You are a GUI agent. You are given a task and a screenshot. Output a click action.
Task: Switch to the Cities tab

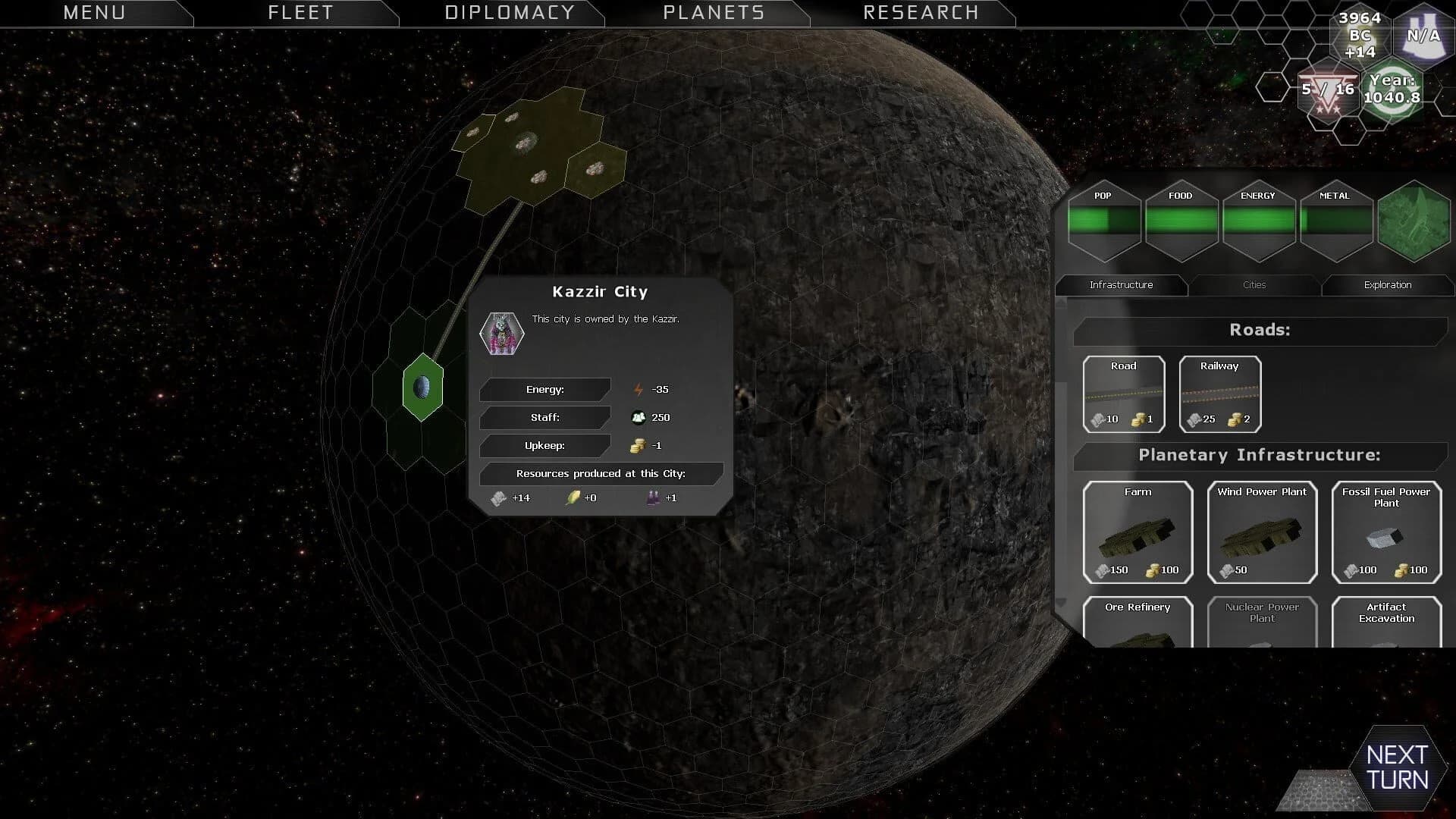1255,284
